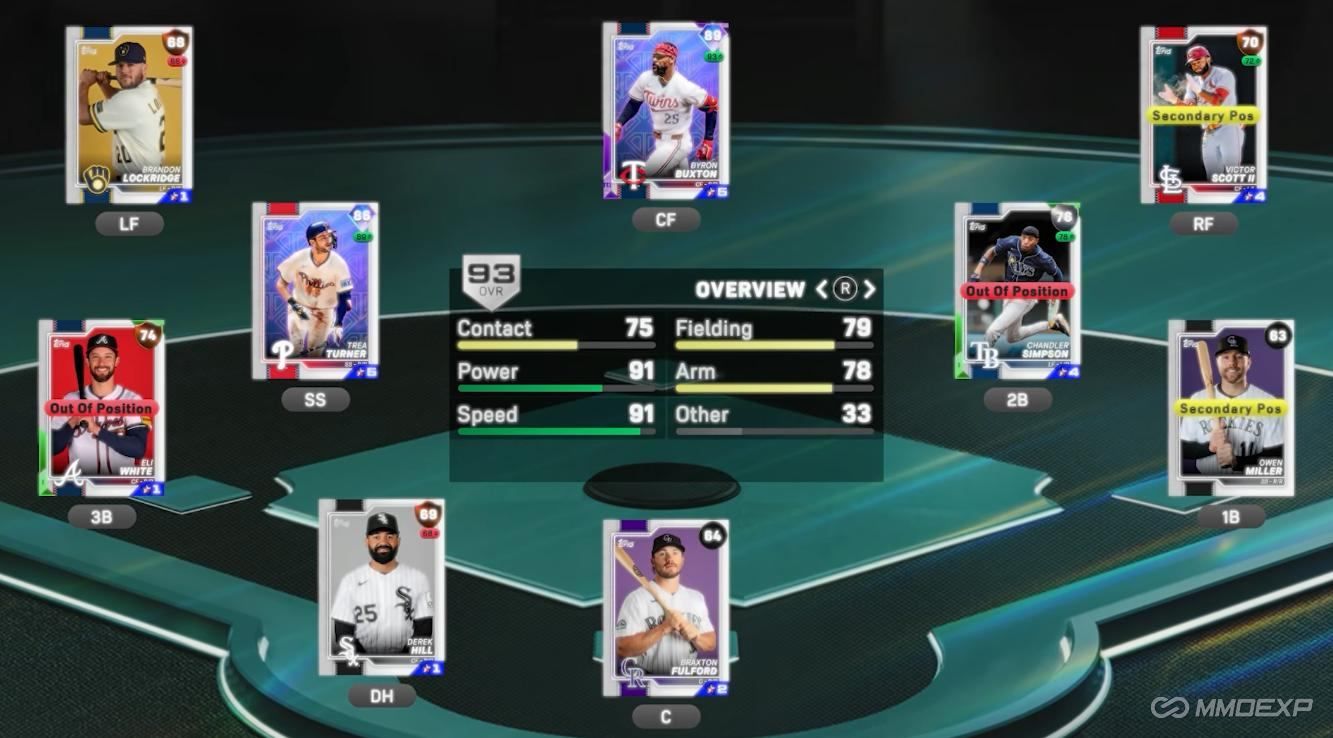
Task: Click the Out Of Position badge on Simpson
Action: pyautogui.click(x=1017, y=291)
